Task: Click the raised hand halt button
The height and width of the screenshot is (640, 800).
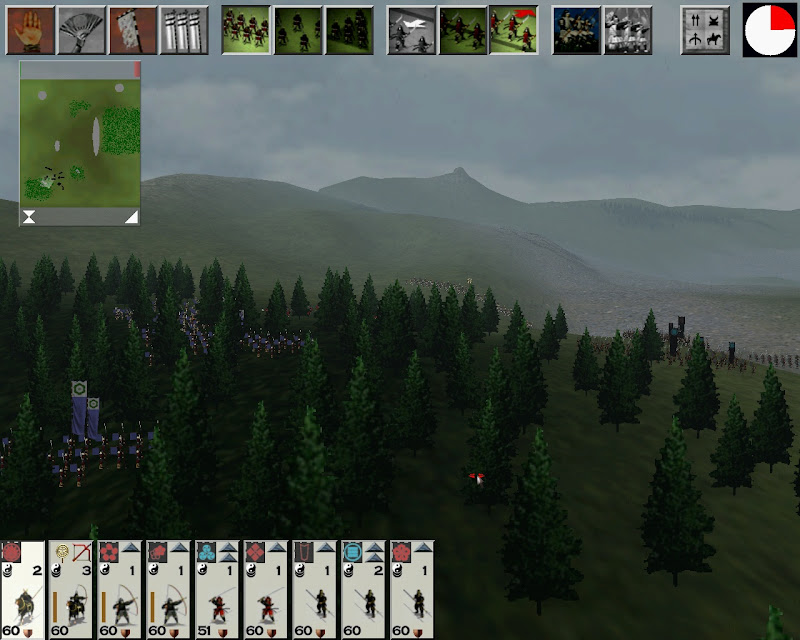Action: 30,30
